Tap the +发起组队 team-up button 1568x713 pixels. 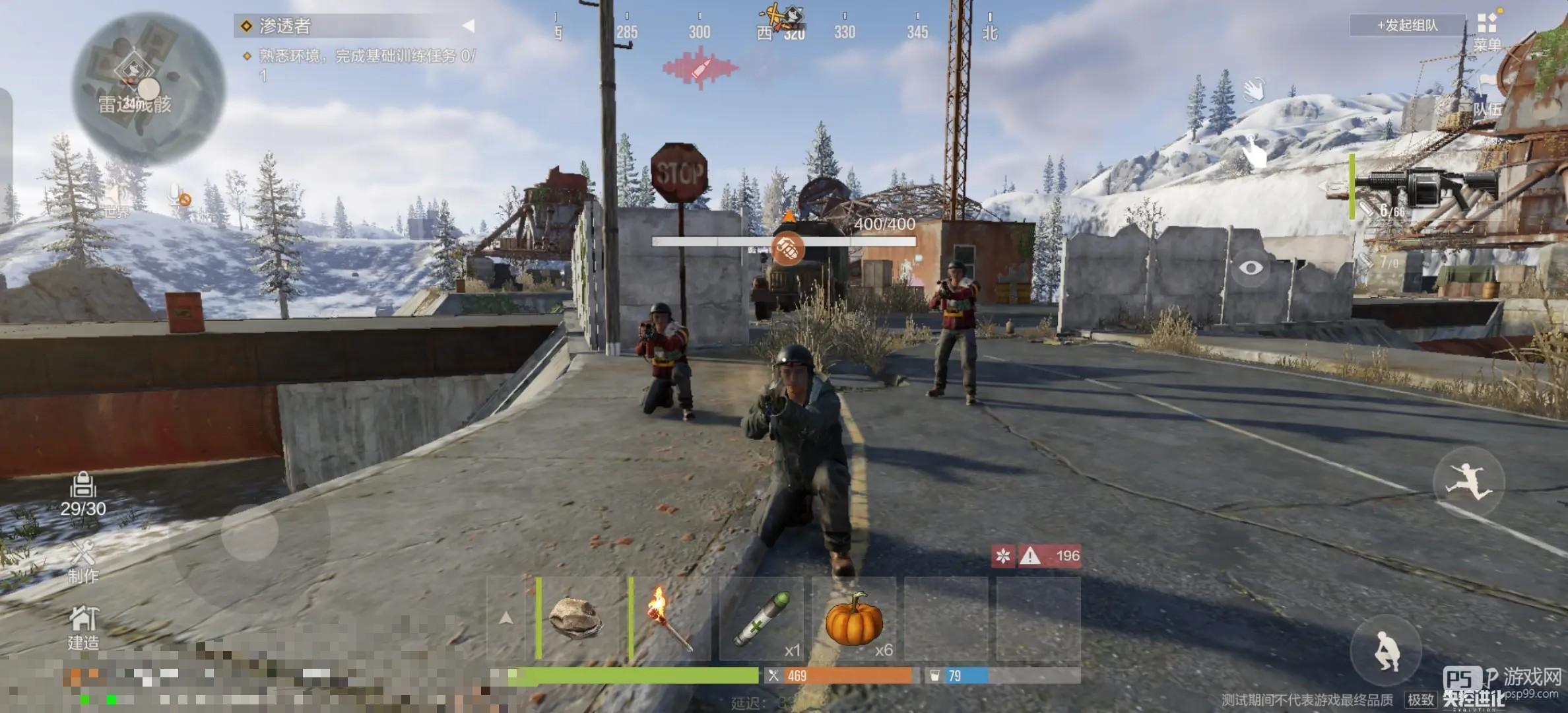coord(1406,26)
